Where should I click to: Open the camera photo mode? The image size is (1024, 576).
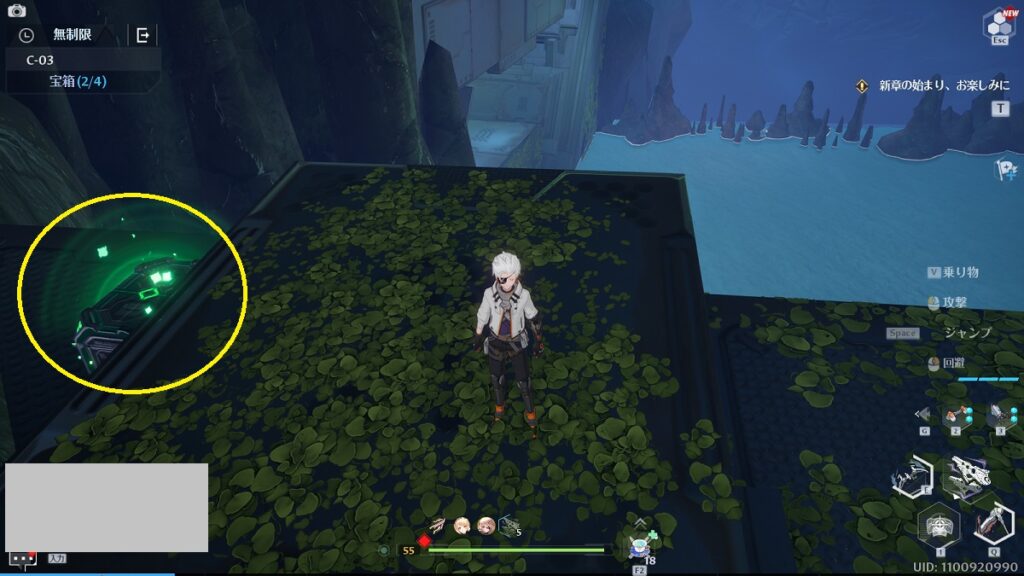[x=16, y=11]
